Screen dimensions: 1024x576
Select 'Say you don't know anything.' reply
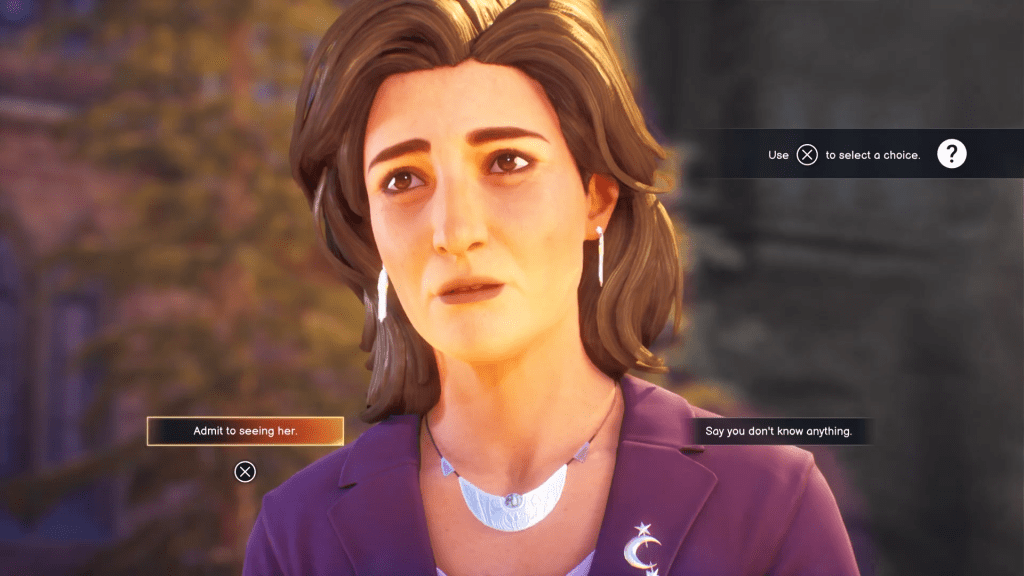pos(779,431)
